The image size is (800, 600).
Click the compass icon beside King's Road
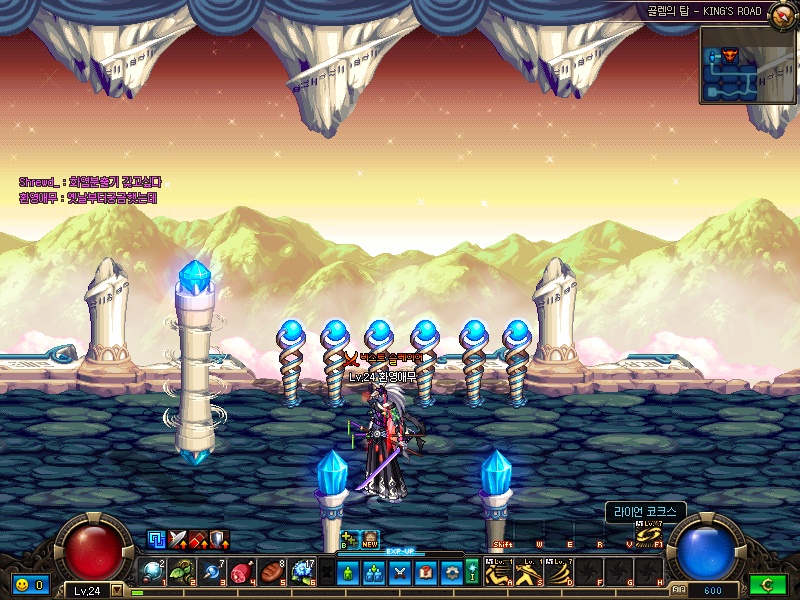point(780,12)
